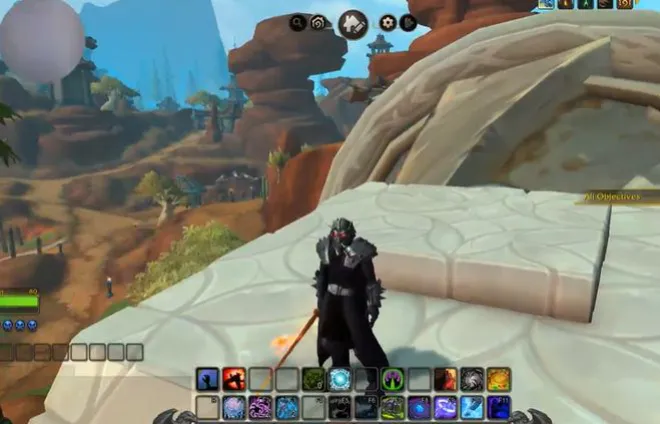
Task: Click the small house icon beside the magnifier
Action: point(318,23)
